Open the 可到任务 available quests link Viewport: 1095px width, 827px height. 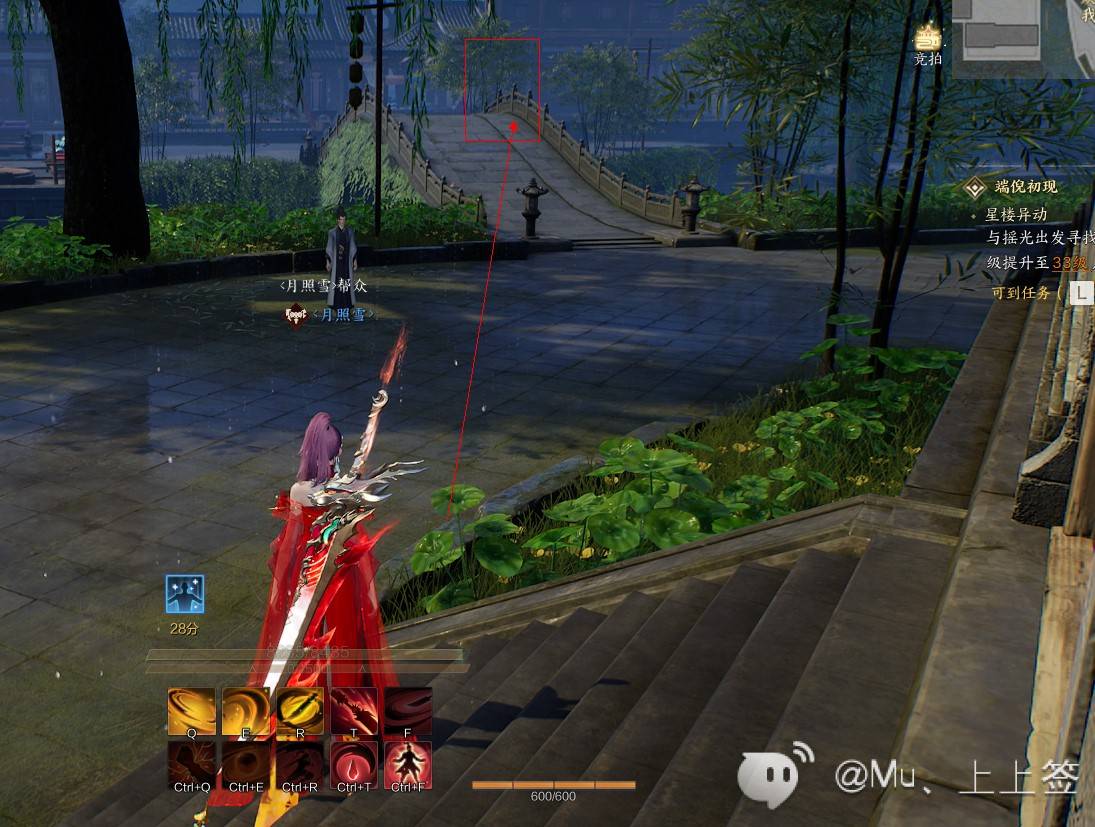(x=1020, y=293)
